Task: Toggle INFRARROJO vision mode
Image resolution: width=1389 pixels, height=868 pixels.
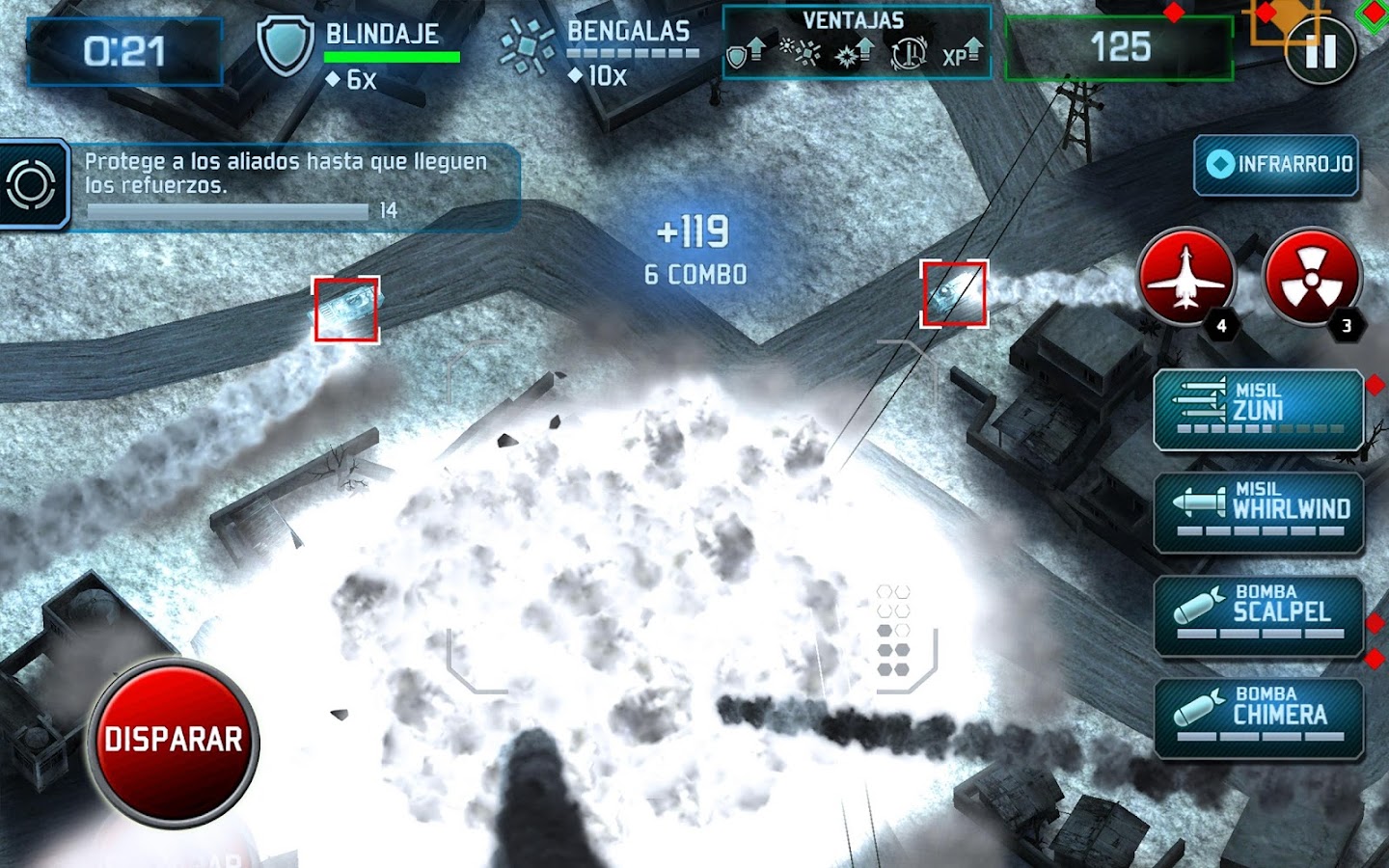Action: 1276,167
